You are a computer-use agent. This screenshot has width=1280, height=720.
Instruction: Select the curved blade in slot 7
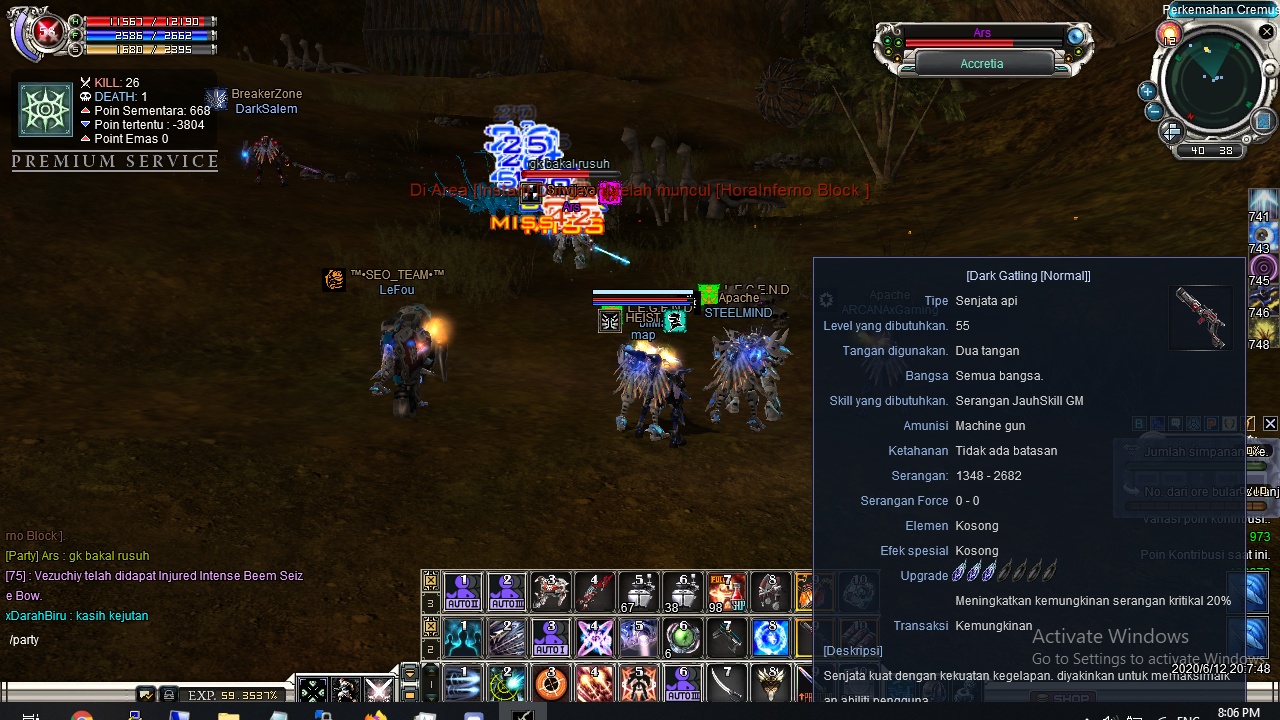(727, 684)
